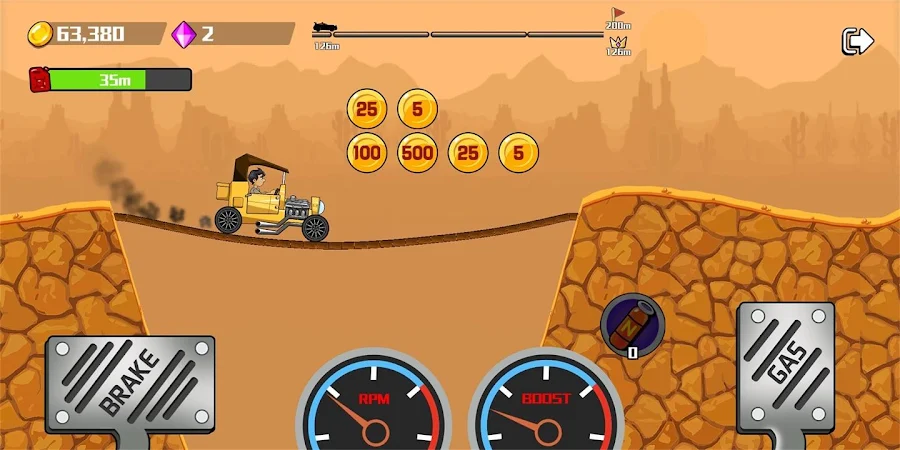Tap the BRAKE pedal

point(130,384)
